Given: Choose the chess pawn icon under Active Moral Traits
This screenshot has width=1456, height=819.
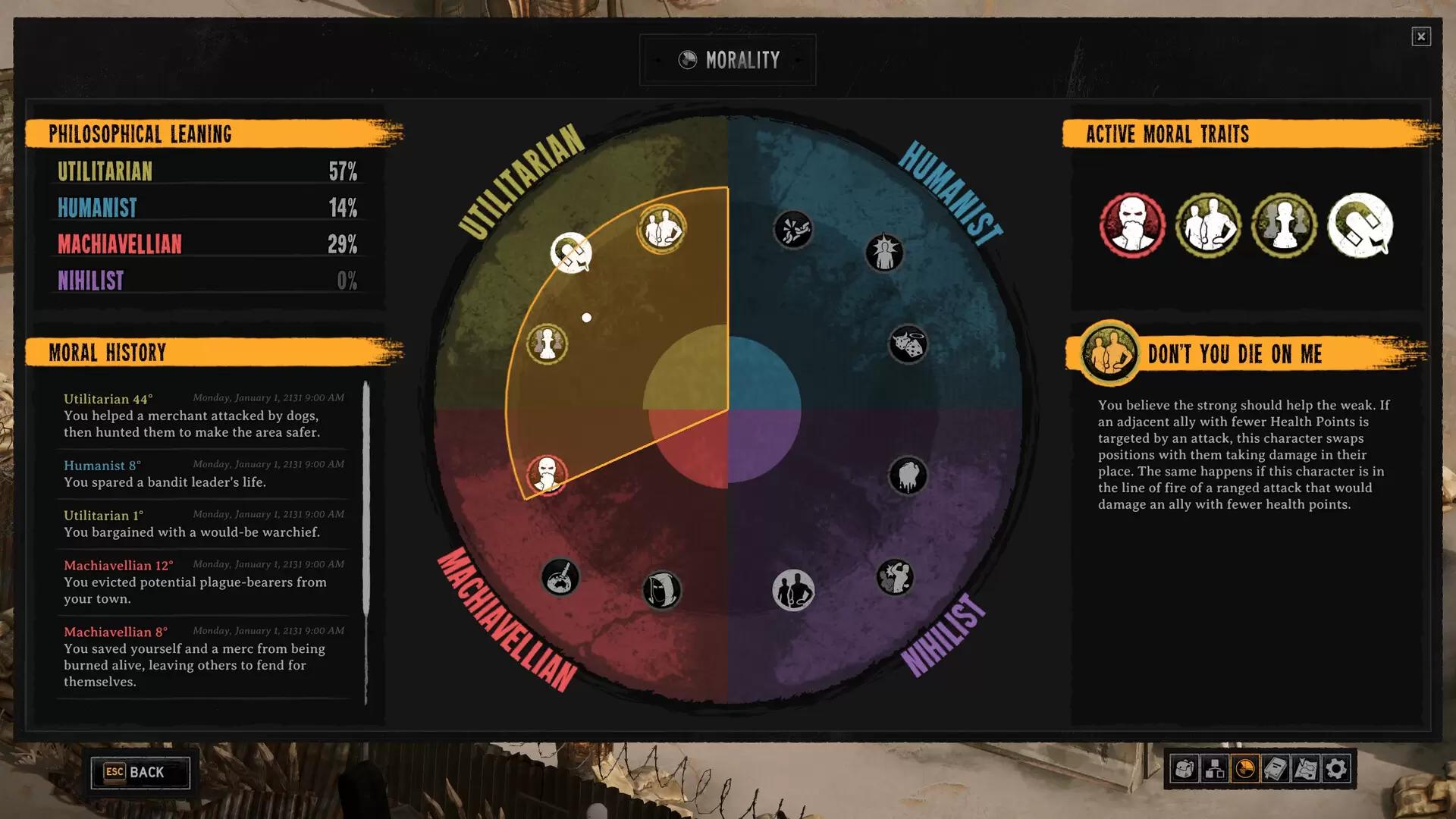Looking at the screenshot, I should pos(1284,225).
